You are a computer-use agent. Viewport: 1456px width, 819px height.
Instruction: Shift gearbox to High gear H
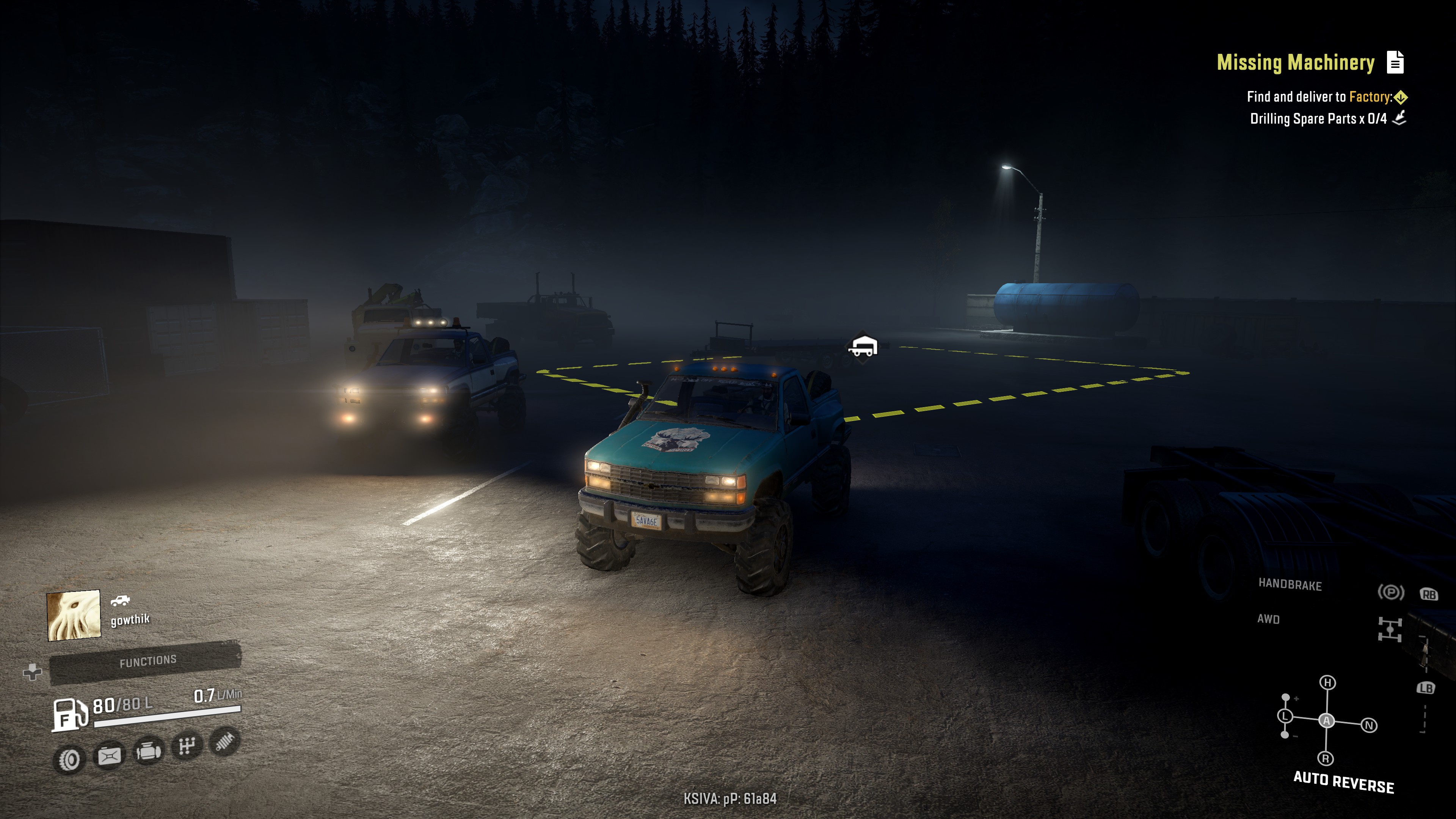(x=1327, y=683)
